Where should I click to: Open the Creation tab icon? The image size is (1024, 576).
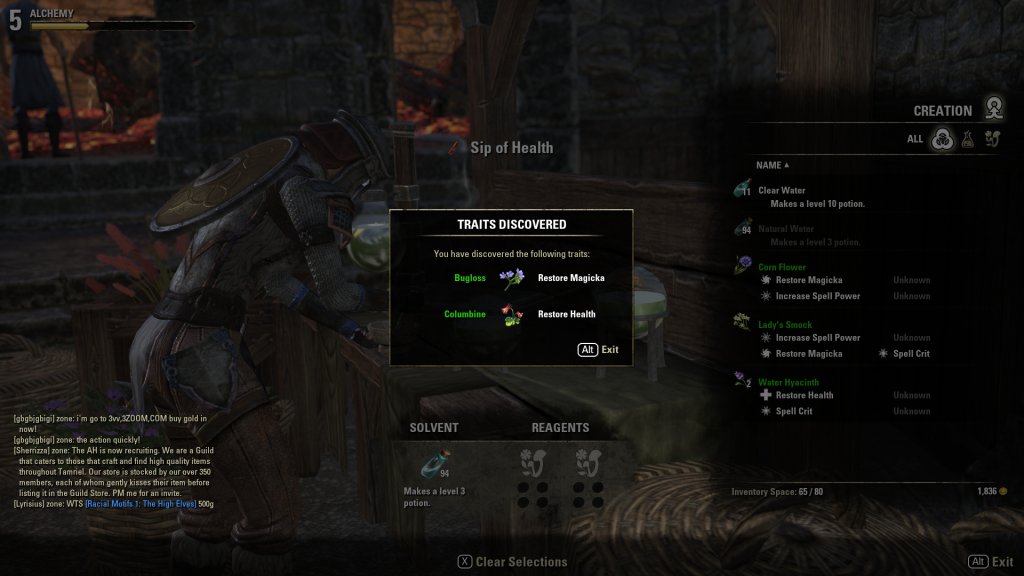pos(993,108)
